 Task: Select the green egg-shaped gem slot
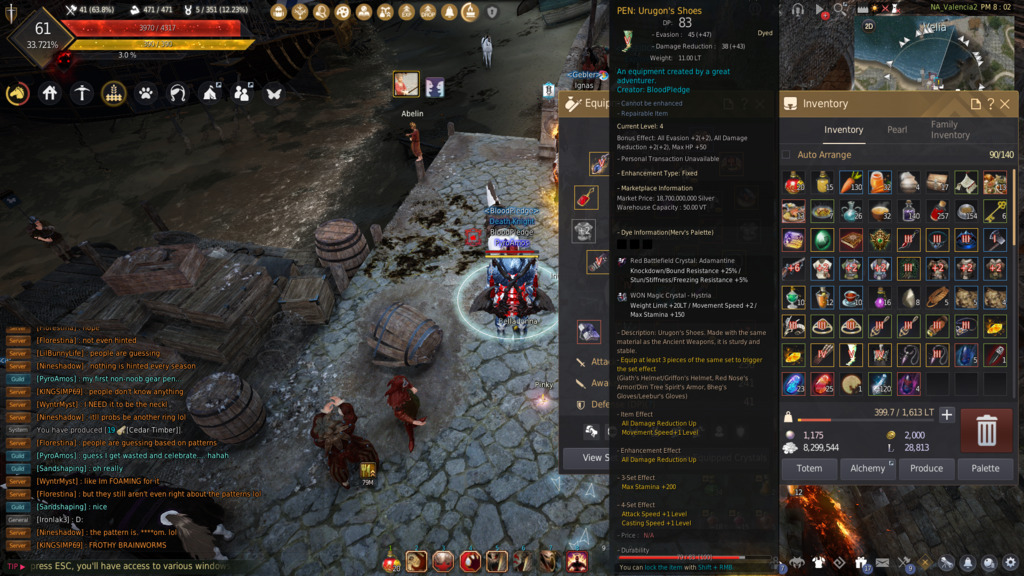[823, 240]
